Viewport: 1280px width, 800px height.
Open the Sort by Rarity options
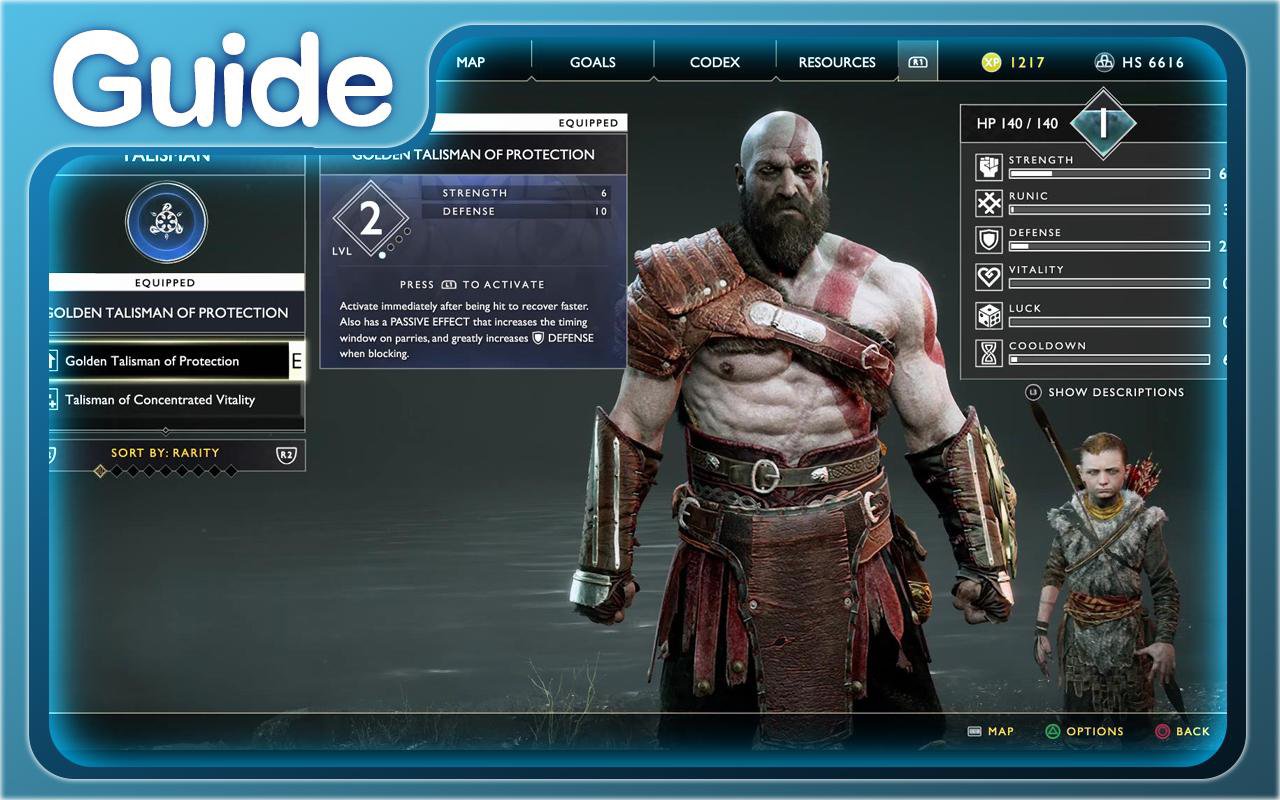pyautogui.click(x=166, y=453)
